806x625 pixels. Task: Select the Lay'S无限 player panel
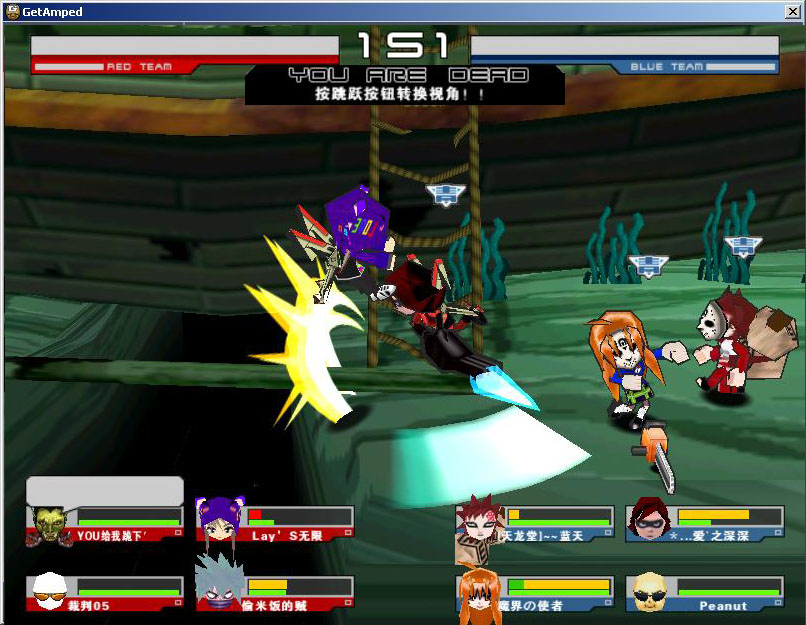click(275, 524)
